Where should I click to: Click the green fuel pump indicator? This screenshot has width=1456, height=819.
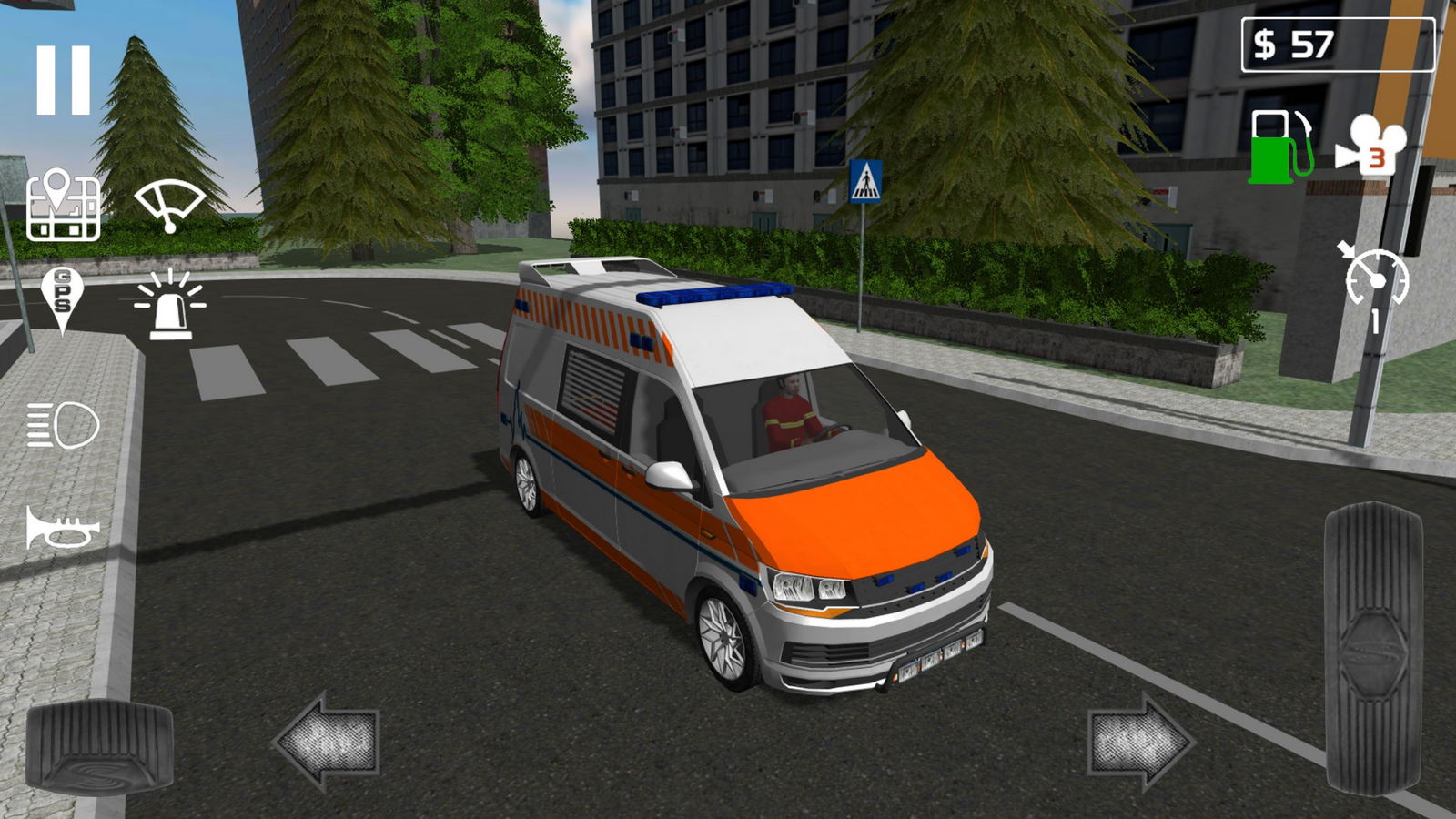pos(1278,143)
